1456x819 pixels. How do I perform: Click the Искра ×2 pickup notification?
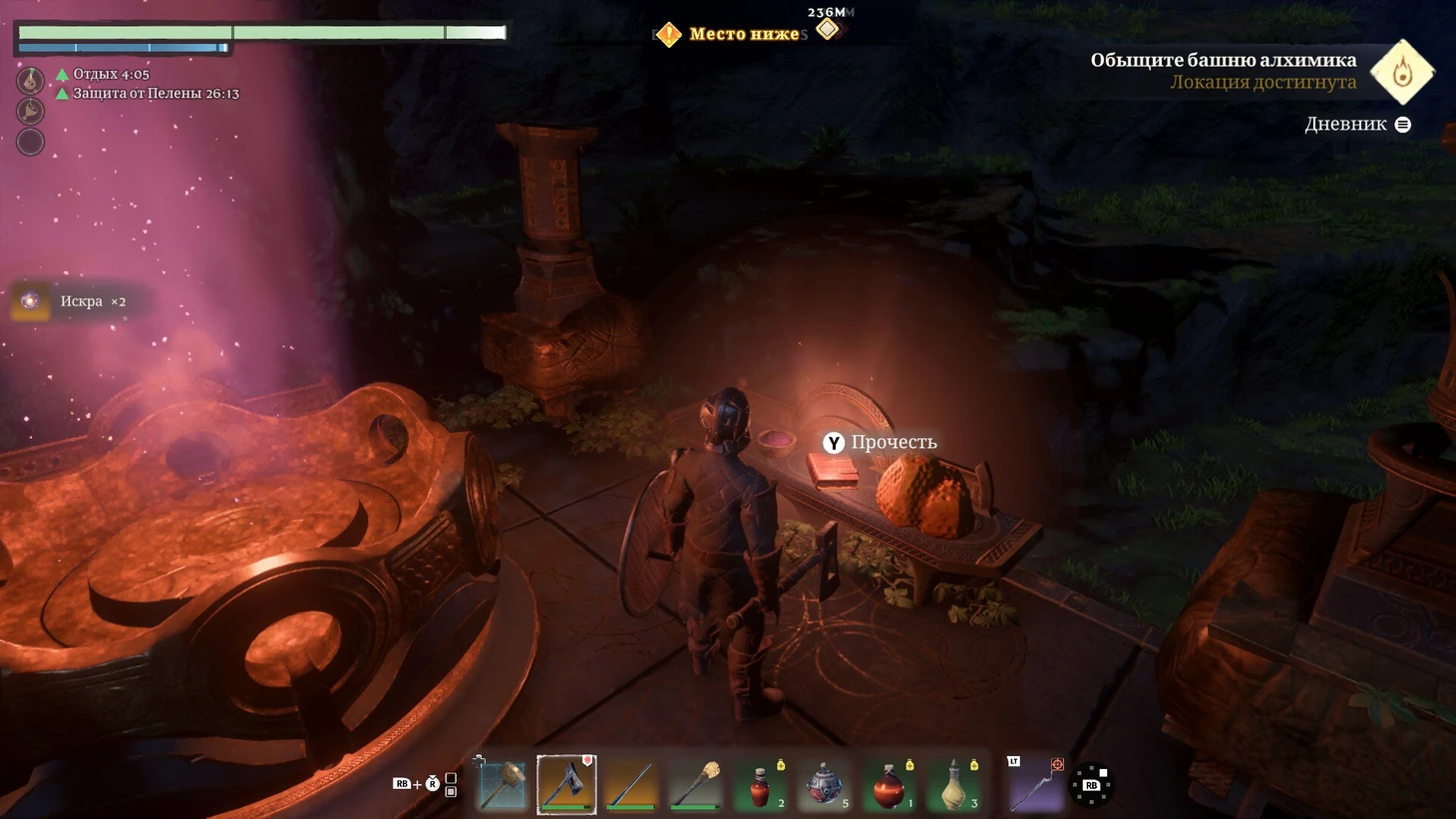click(x=80, y=301)
